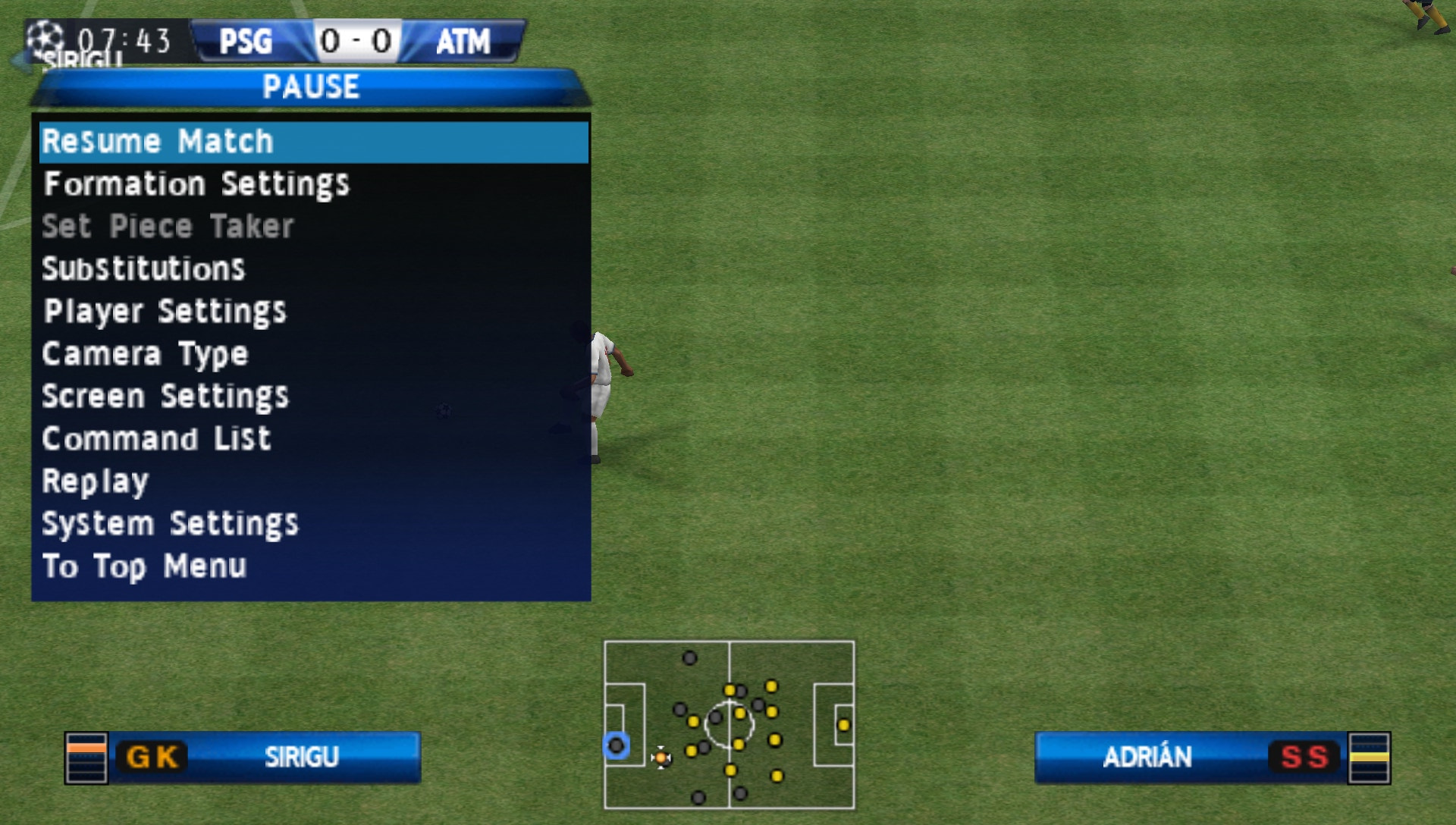Click the Sirigu GK player panel

[x=243, y=757]
